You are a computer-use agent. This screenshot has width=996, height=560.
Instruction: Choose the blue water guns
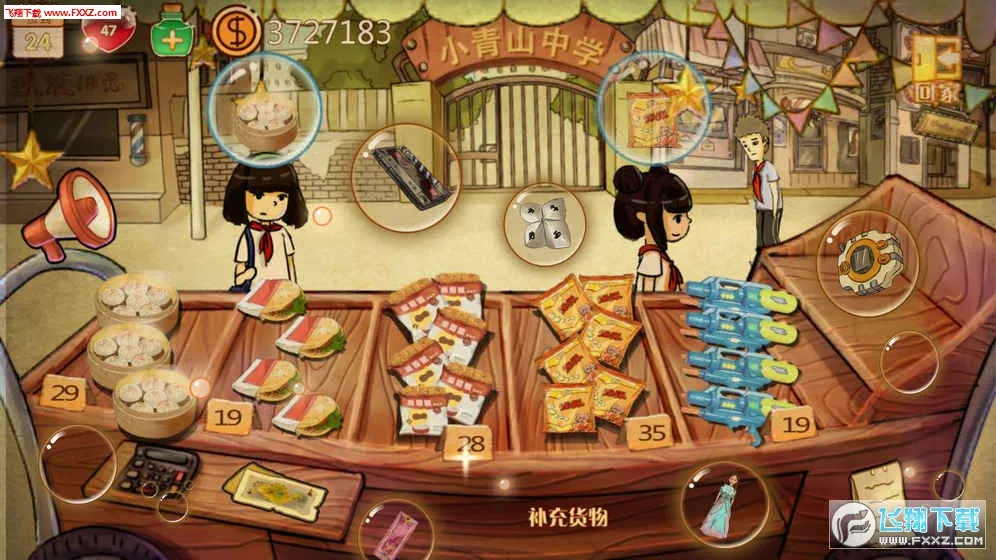740,350
